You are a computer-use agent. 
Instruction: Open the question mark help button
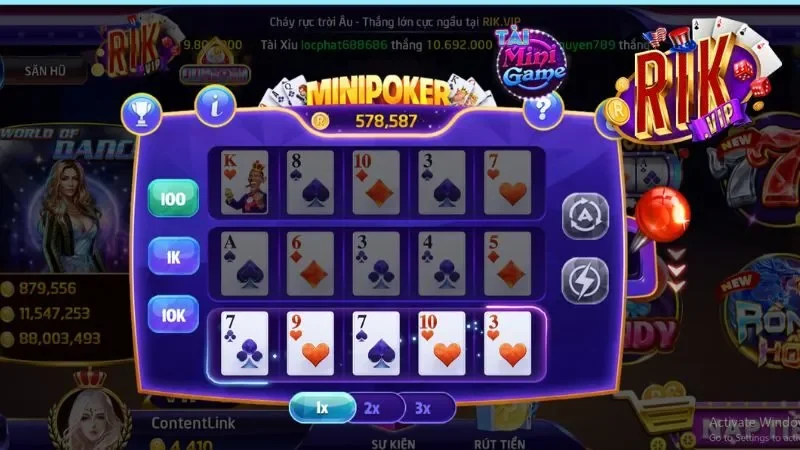[543, 107]
